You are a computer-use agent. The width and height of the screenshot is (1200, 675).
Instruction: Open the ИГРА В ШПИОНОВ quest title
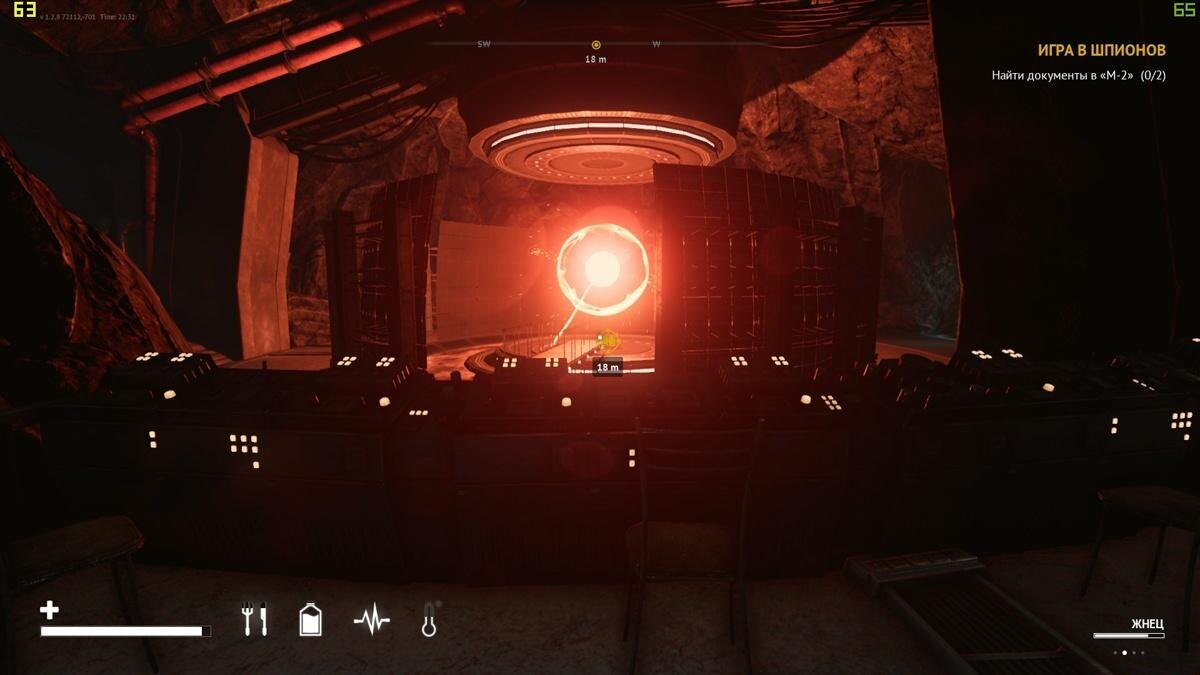(1101, 50)
